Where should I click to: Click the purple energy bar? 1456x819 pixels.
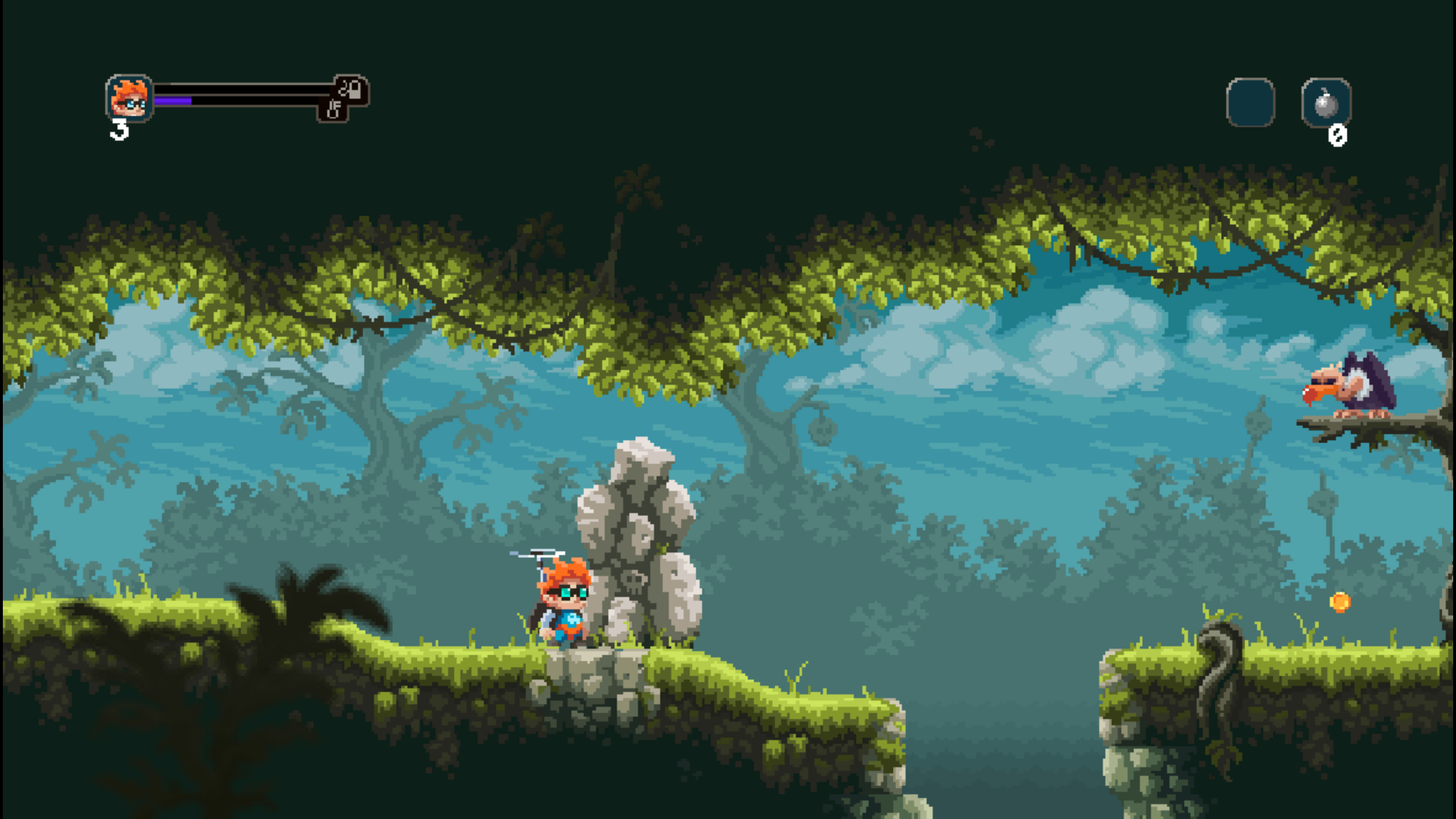coord(173,101)
